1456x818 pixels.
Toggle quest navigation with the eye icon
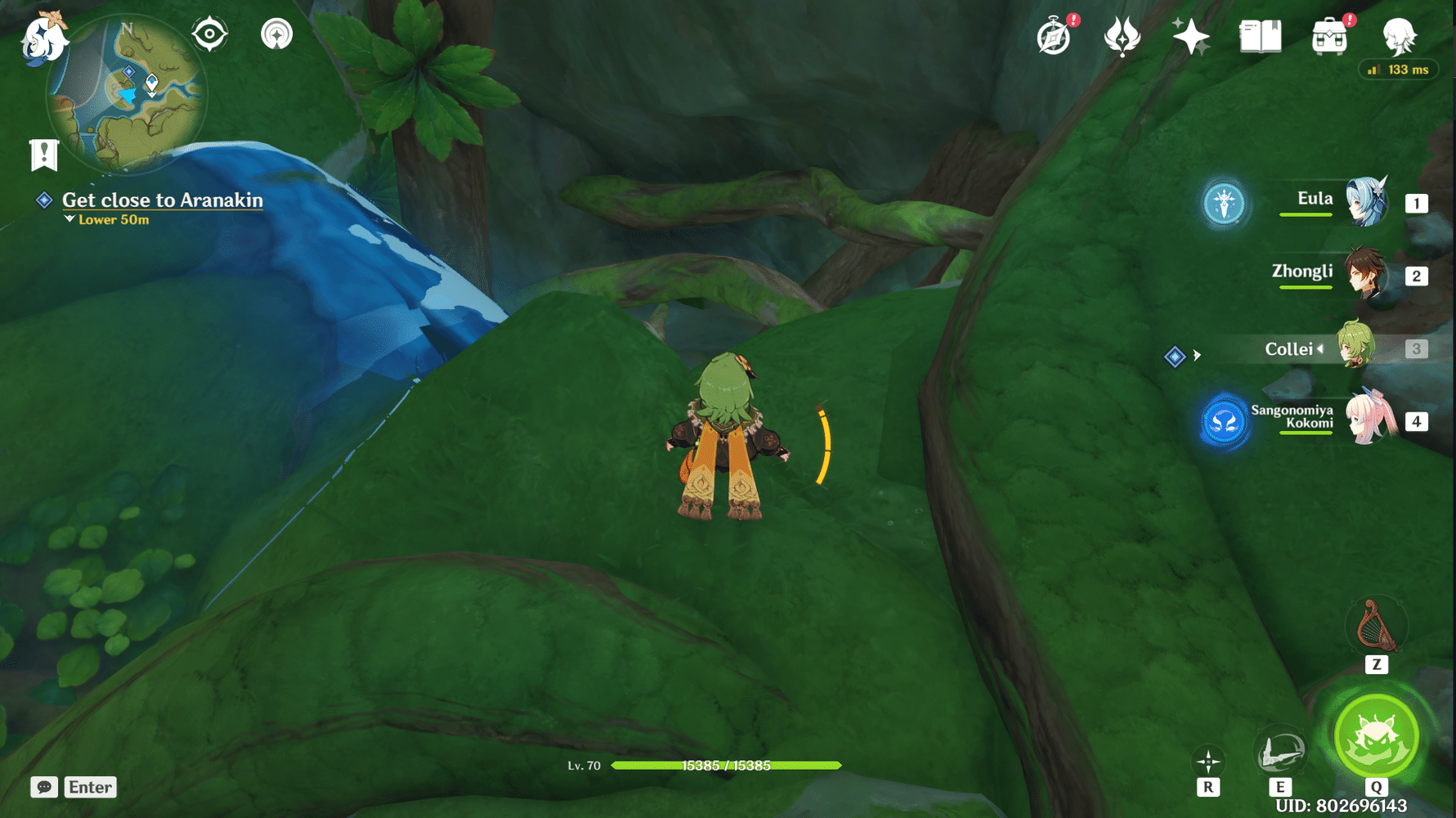(x=209, y=34)
